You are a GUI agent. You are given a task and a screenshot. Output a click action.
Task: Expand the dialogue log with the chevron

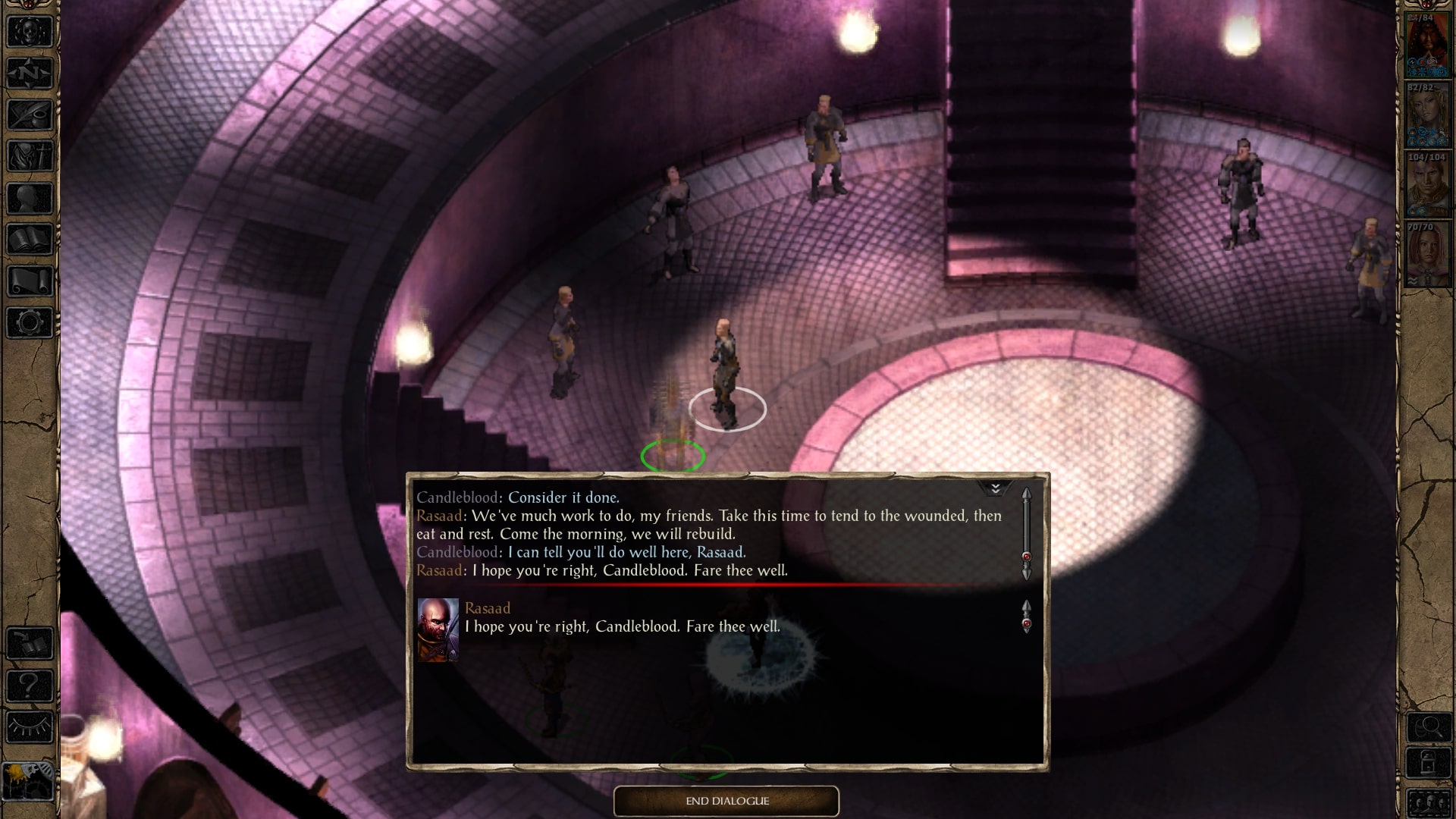995,488
